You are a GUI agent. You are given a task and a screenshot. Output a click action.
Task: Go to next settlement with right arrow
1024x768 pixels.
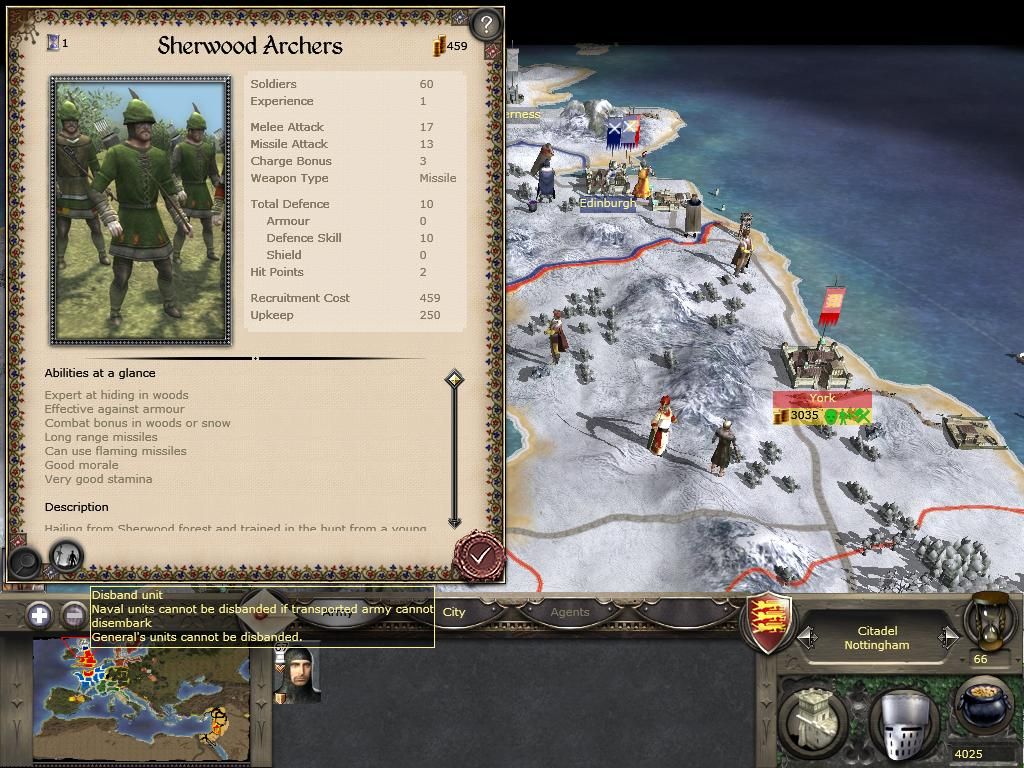tap(948, 637)
